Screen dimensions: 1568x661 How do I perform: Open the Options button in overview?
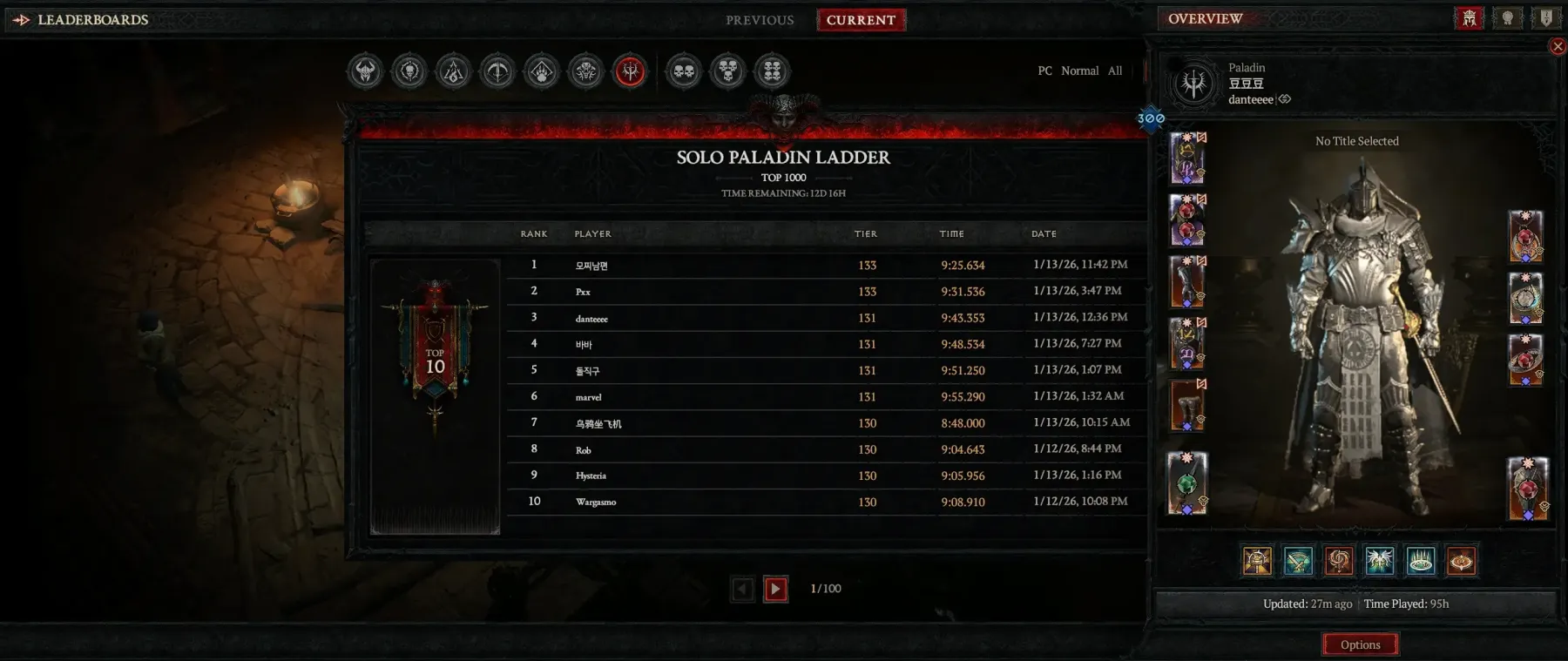(x=1360, y=644)
